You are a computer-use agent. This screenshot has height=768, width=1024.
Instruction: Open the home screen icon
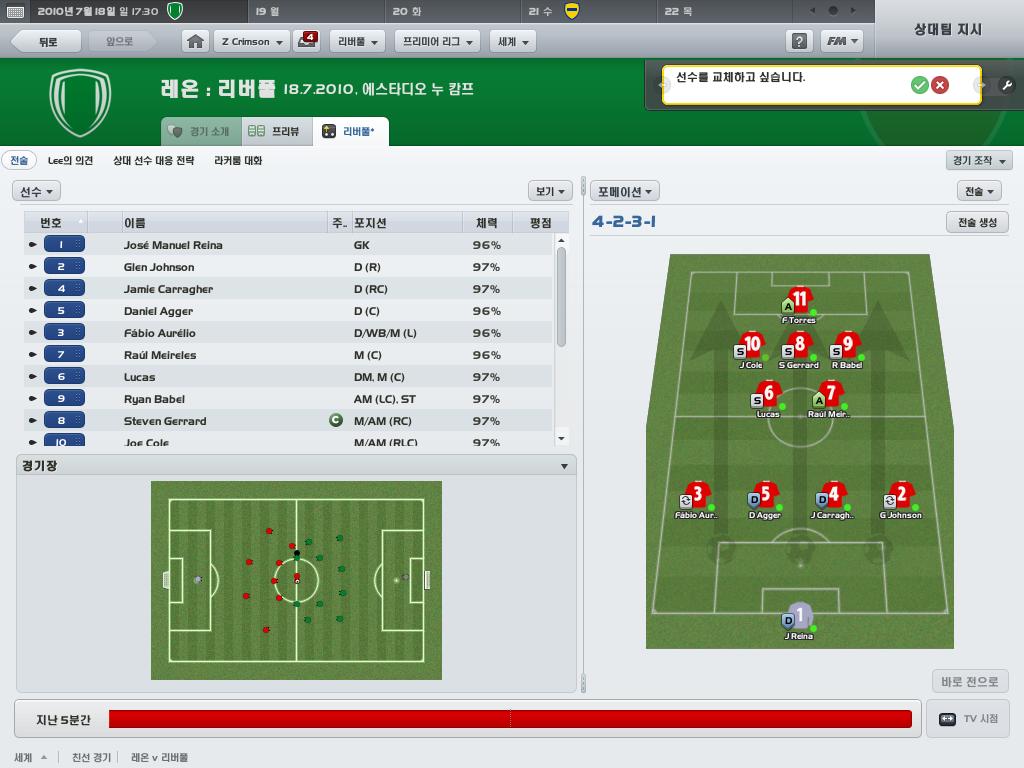click(x=196, y=42)
